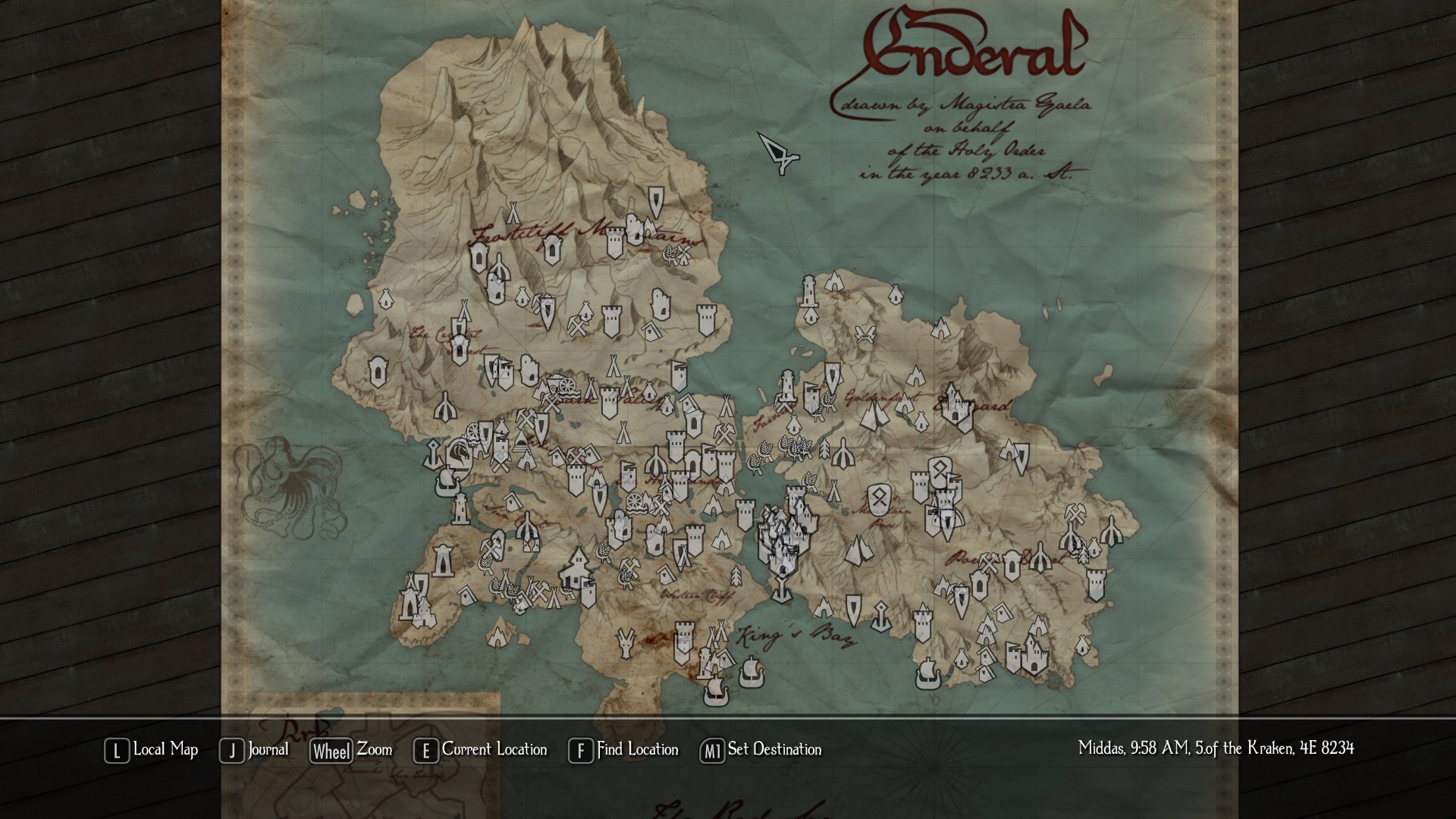The width and height of the screenshot is (1456, 819).
Task: Click the anchor harbor marker on west coast
Action: (431, 456)
